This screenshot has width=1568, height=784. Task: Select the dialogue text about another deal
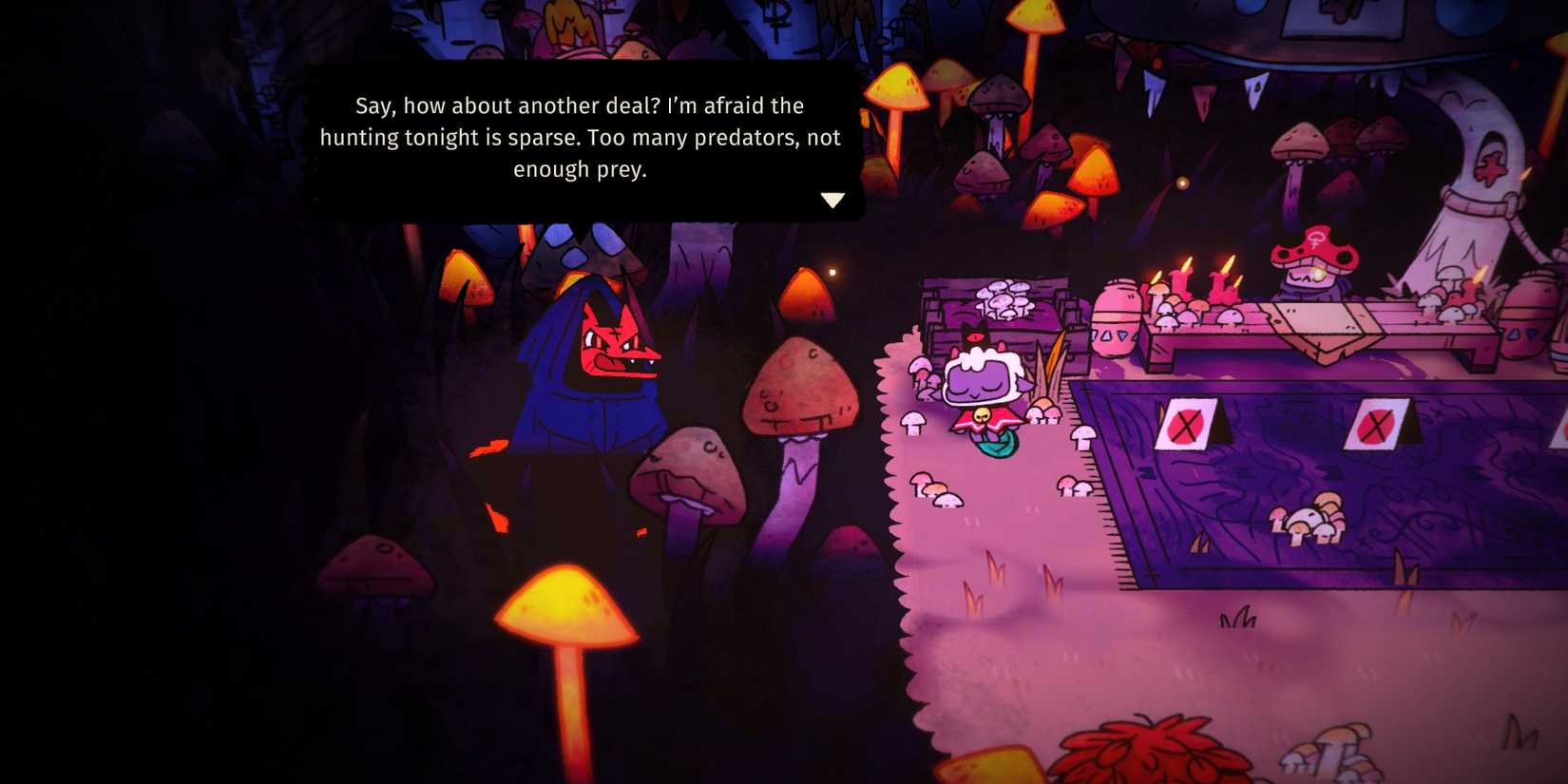[x=582, y=137]
